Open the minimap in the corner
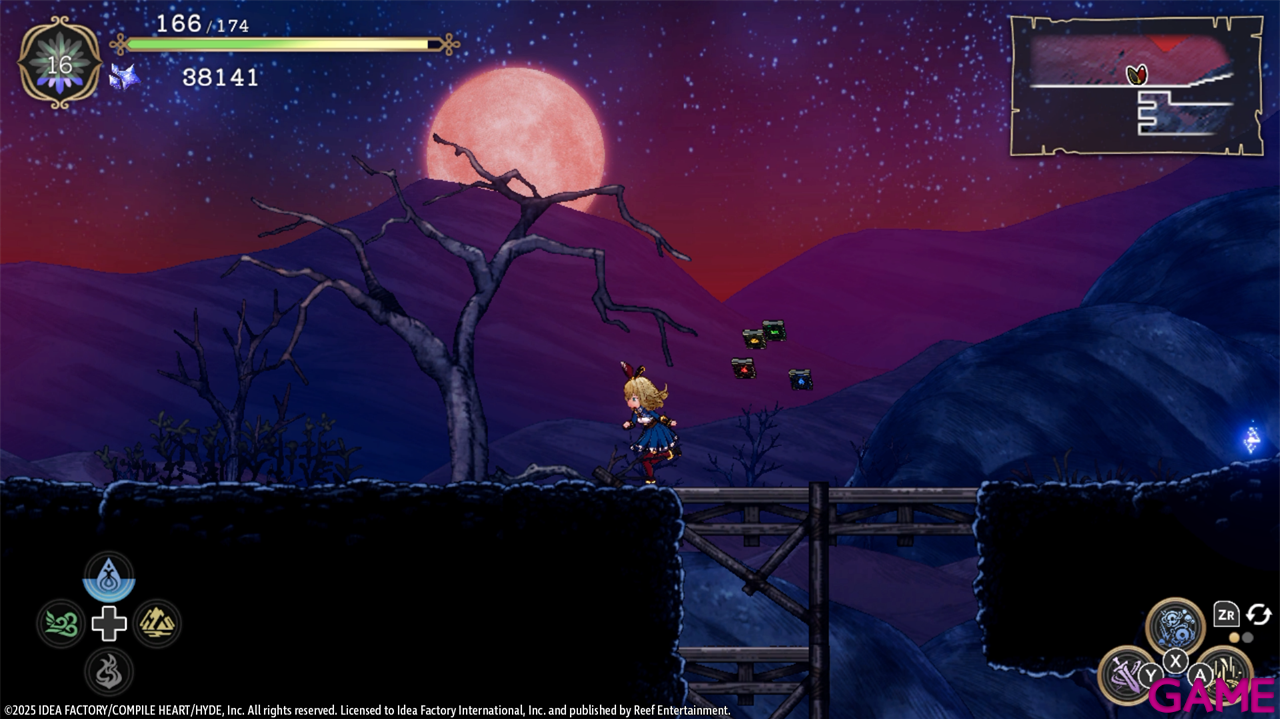Screen dimensions: 1280x719 (x=1133, y=85)
